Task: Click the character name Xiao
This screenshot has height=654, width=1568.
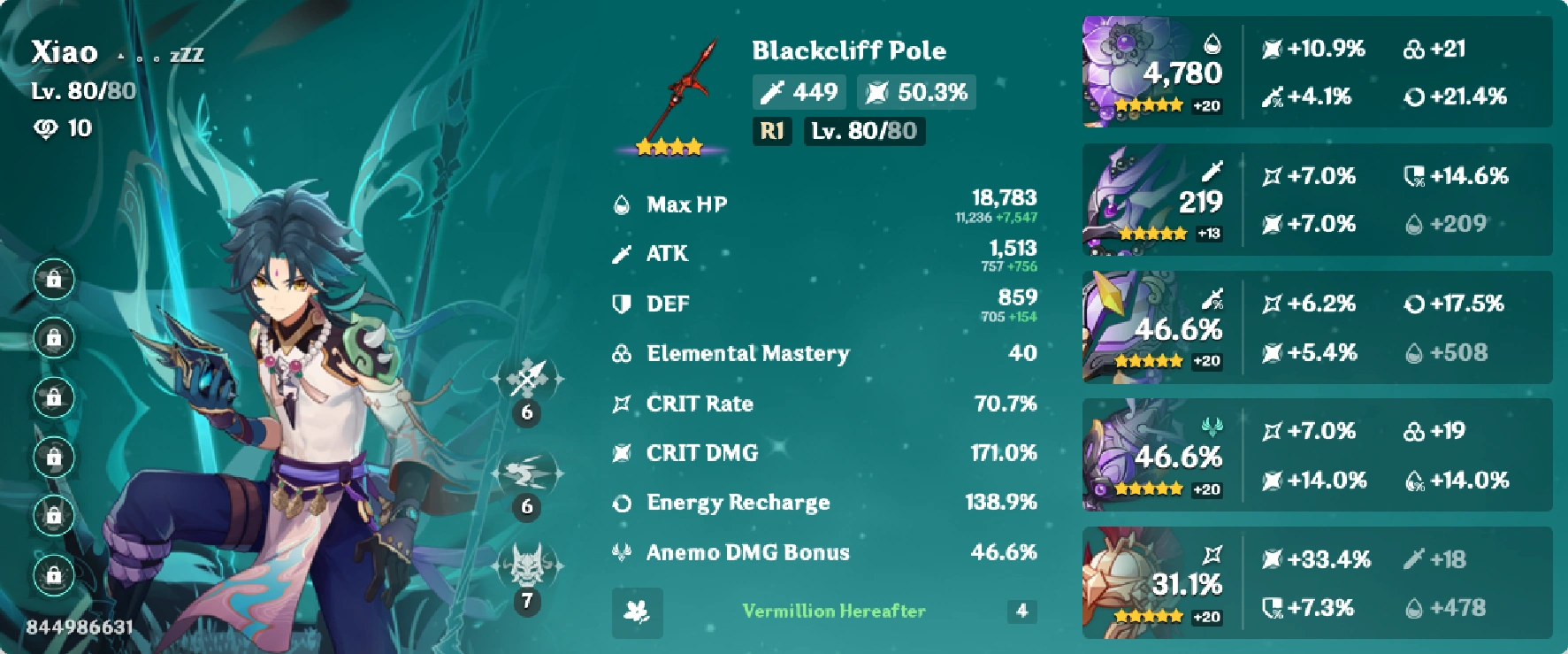Action: pos(64,52)
